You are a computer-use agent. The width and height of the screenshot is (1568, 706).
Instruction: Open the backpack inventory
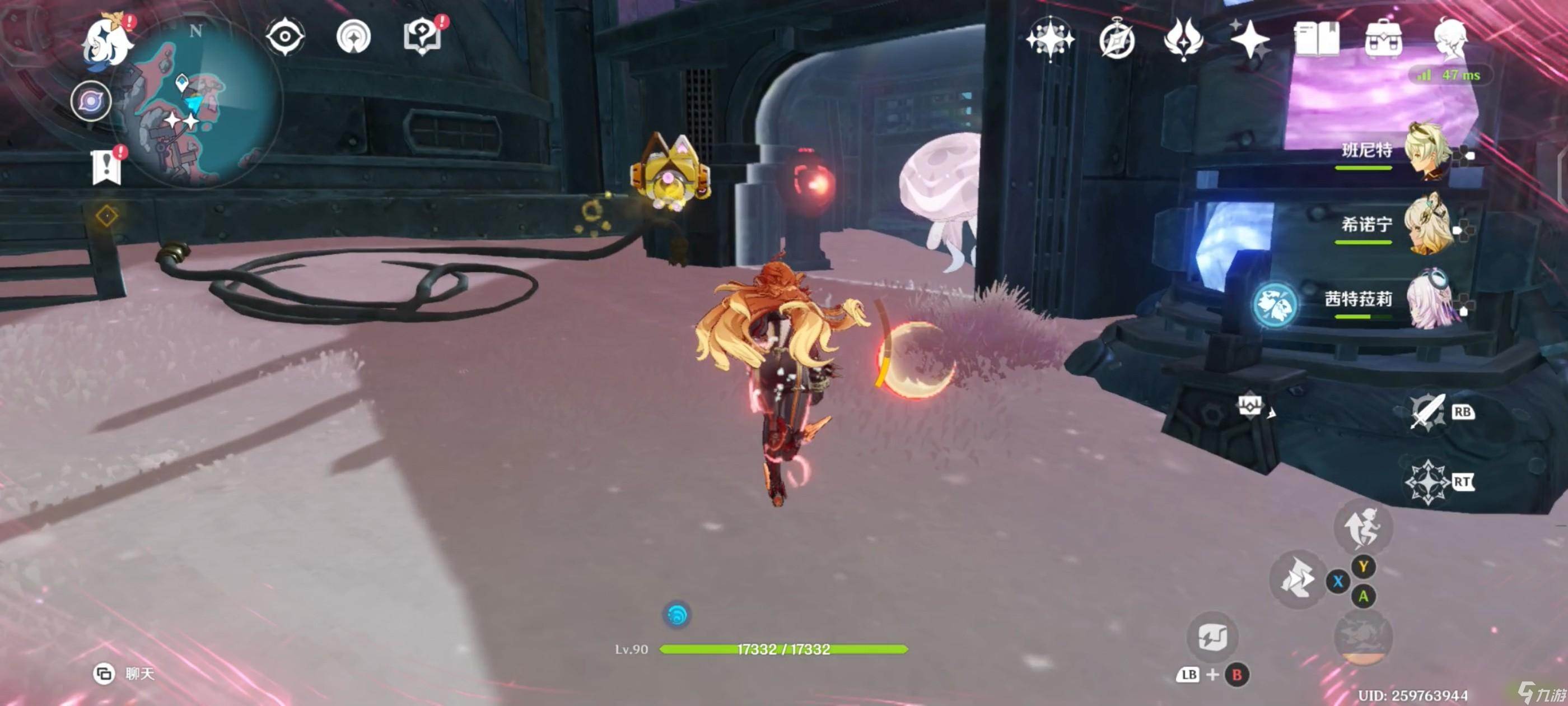(x=1384, y=39)
